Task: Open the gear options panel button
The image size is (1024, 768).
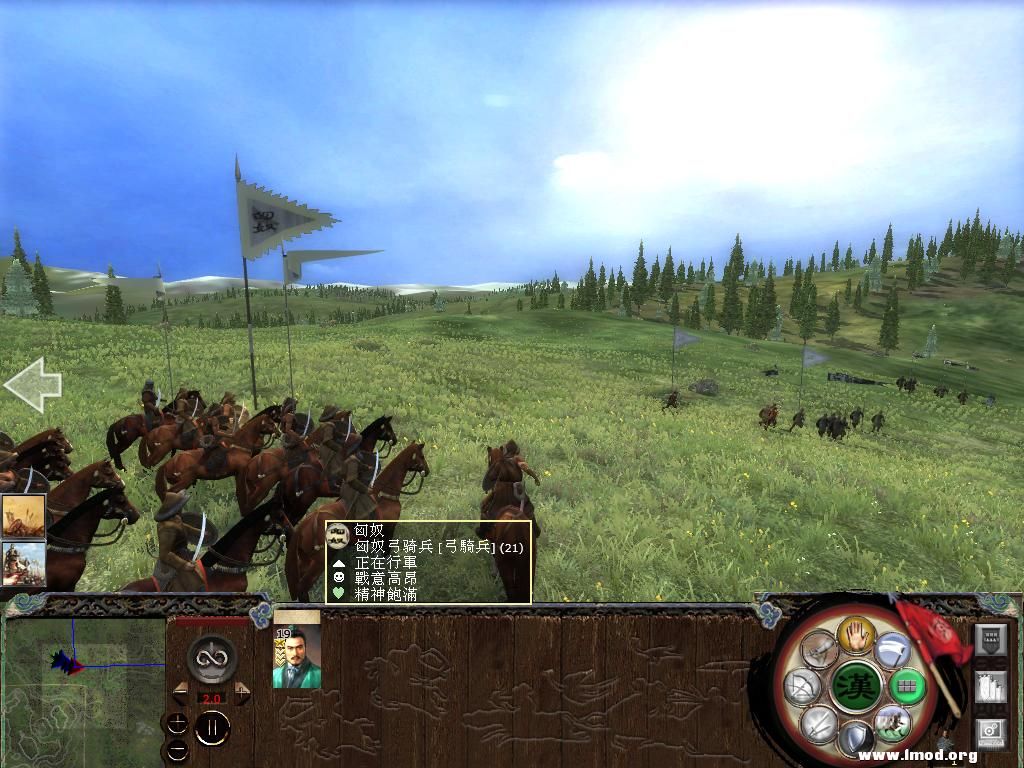Action: pos(991,733)
